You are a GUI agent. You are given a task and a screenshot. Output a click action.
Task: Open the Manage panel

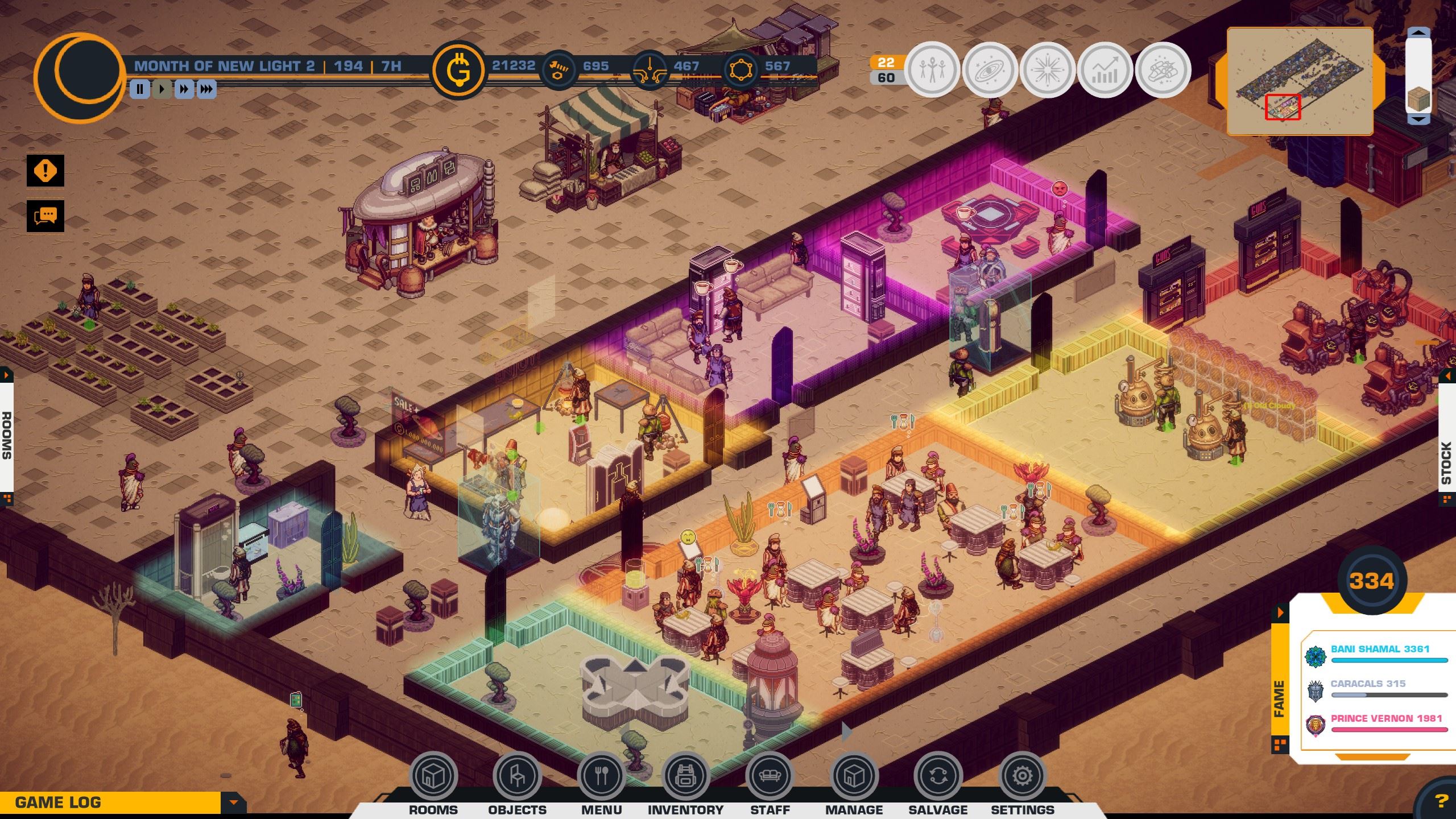tap(854, 776)
